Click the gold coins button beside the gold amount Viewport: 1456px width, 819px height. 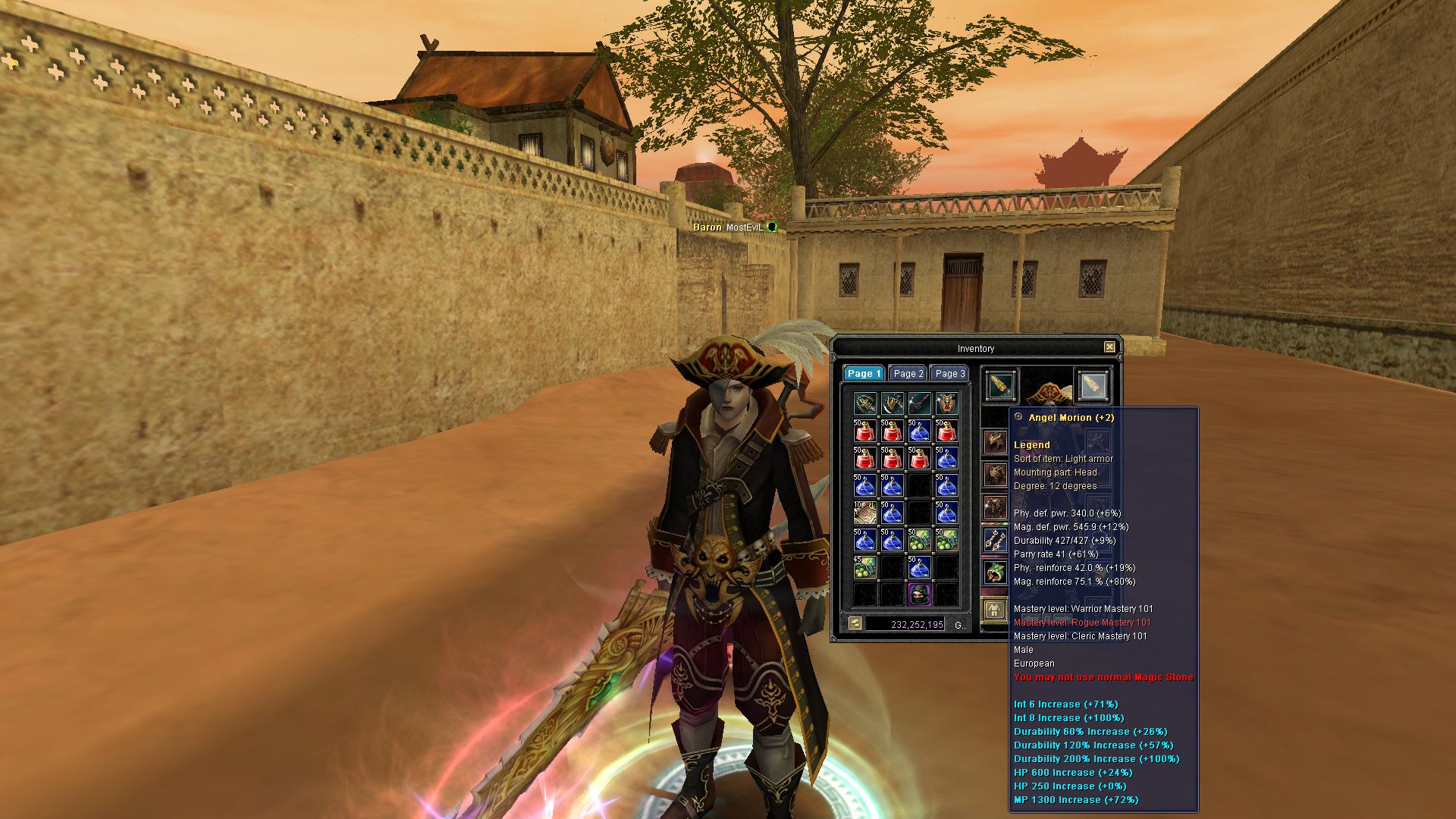[855, 624]
